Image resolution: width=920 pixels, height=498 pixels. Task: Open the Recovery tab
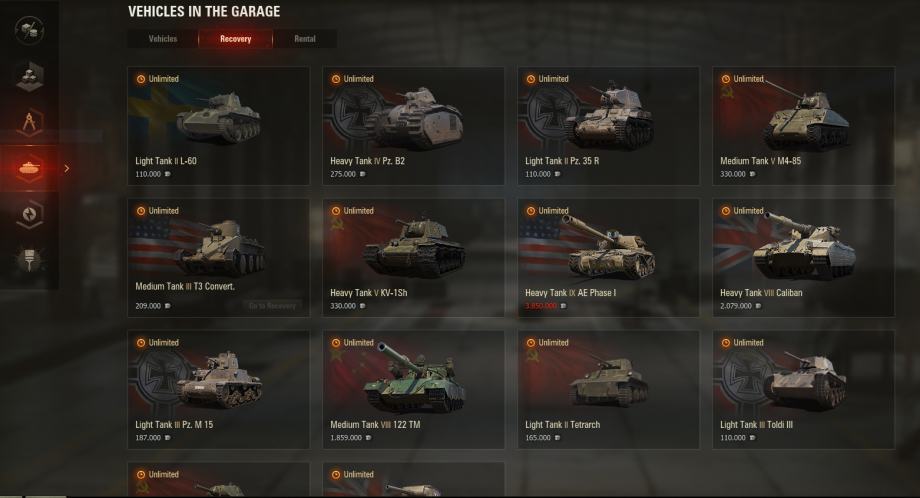pos(235,39)
